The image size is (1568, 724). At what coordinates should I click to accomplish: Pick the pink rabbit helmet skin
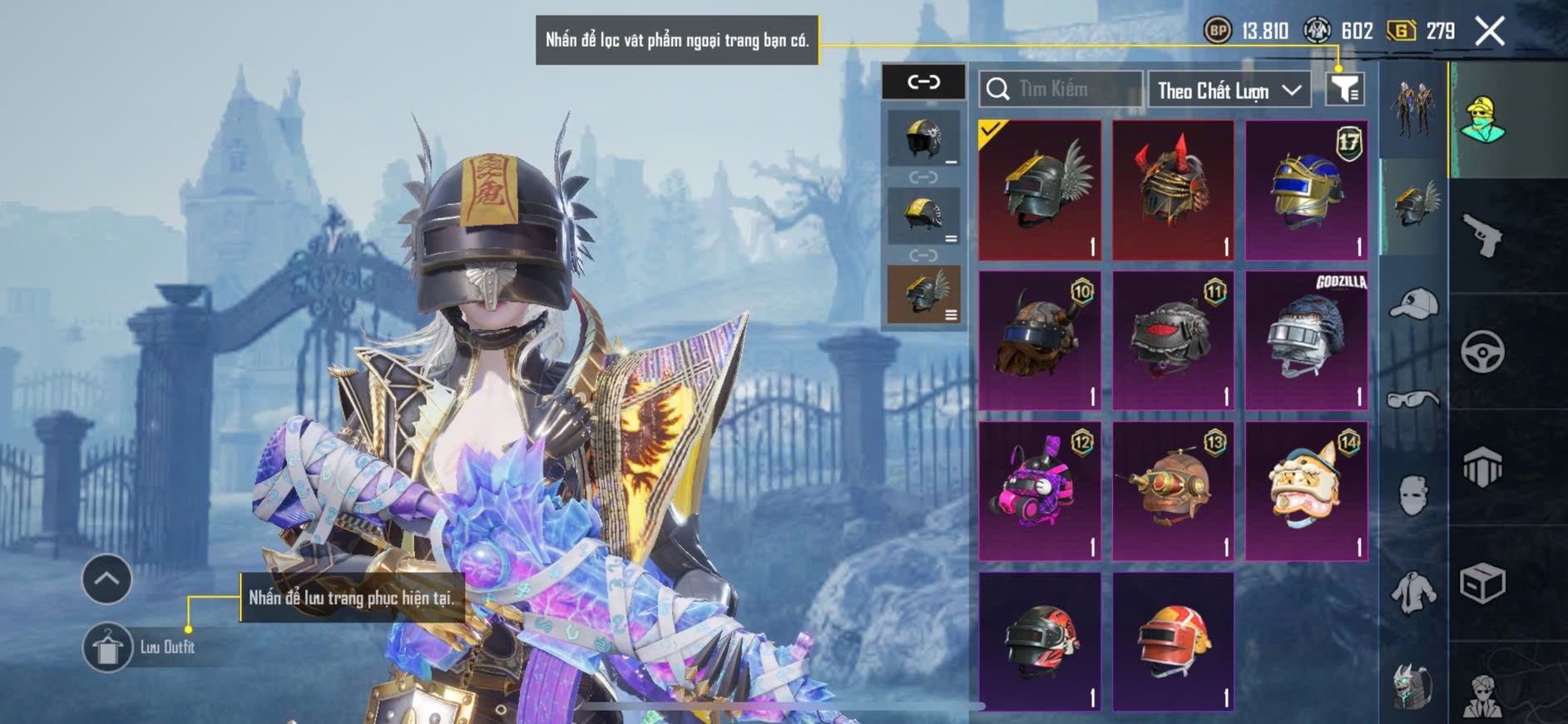click(1040, 491)
